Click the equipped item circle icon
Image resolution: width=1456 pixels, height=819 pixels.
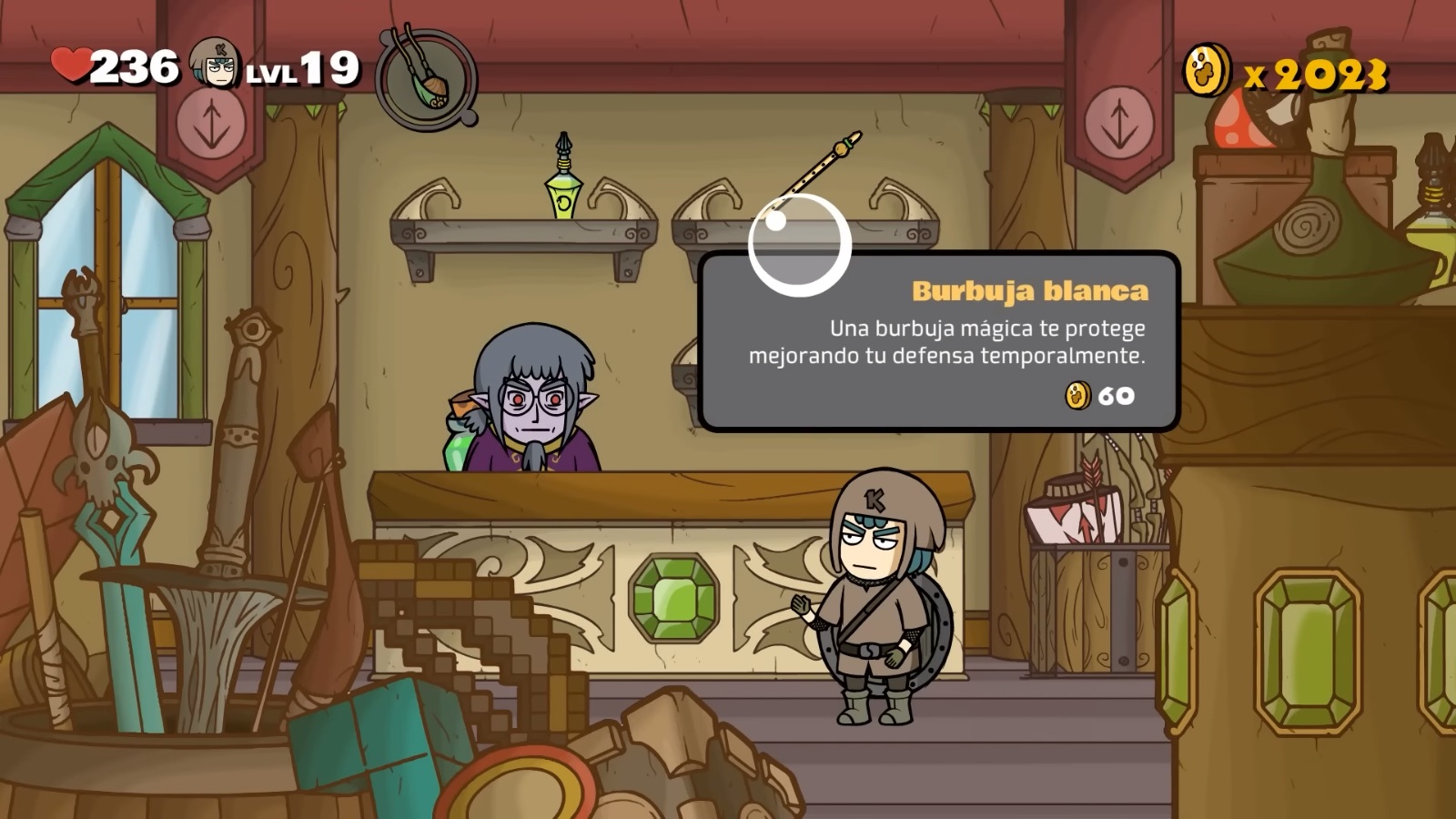click(426, 80)
